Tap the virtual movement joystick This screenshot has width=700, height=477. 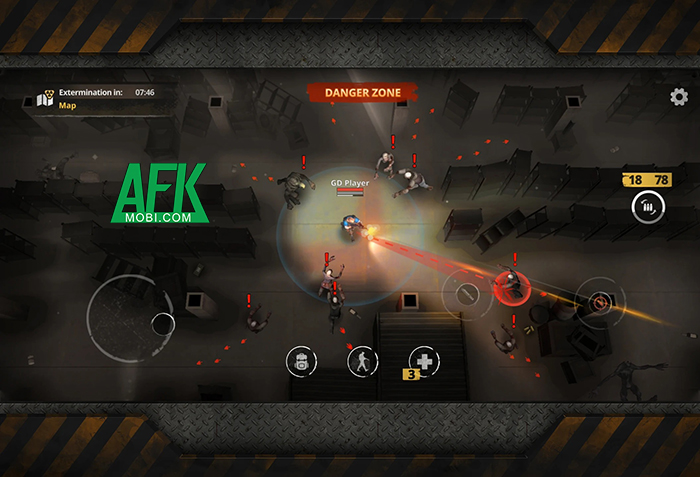click(130, 318)
